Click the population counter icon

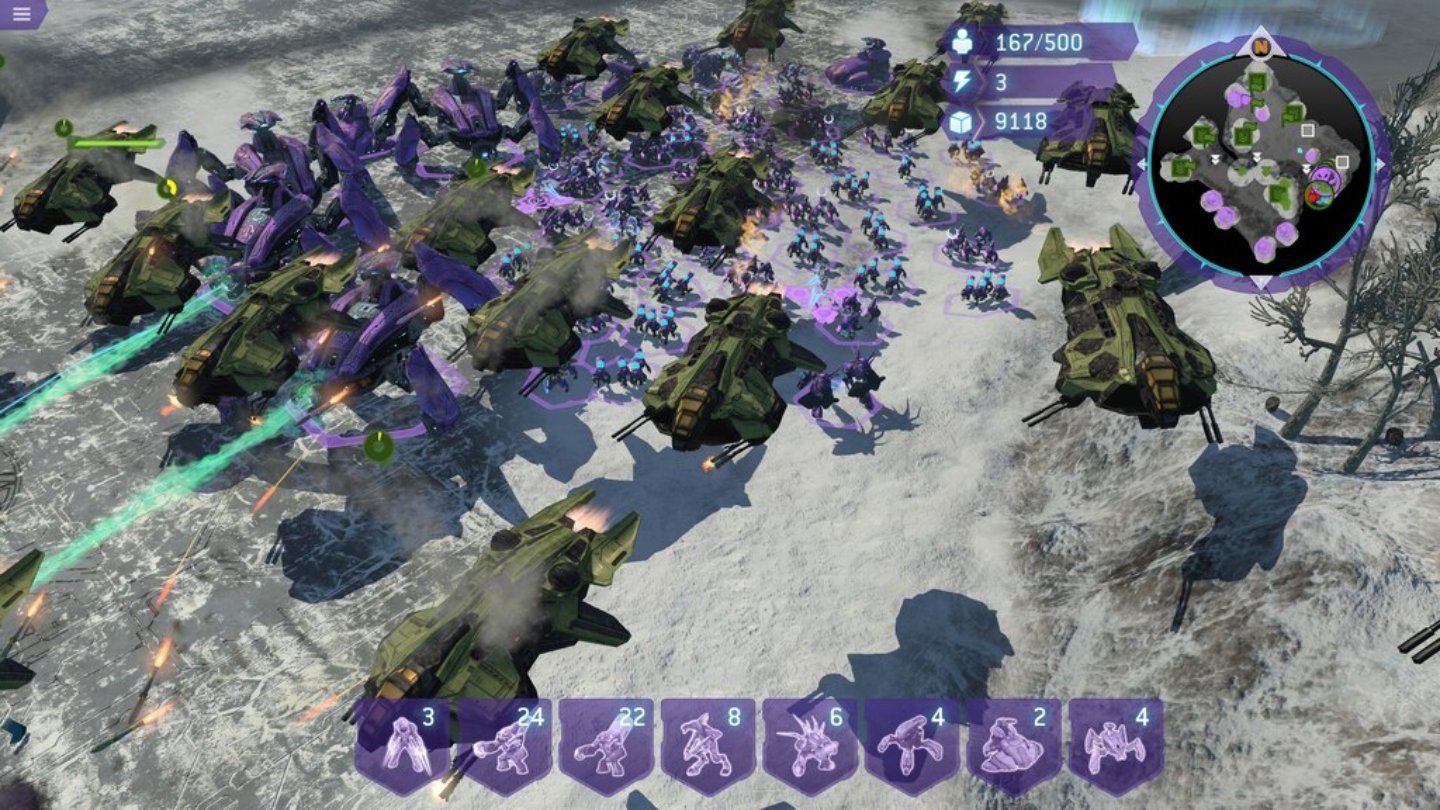point(961,42)
